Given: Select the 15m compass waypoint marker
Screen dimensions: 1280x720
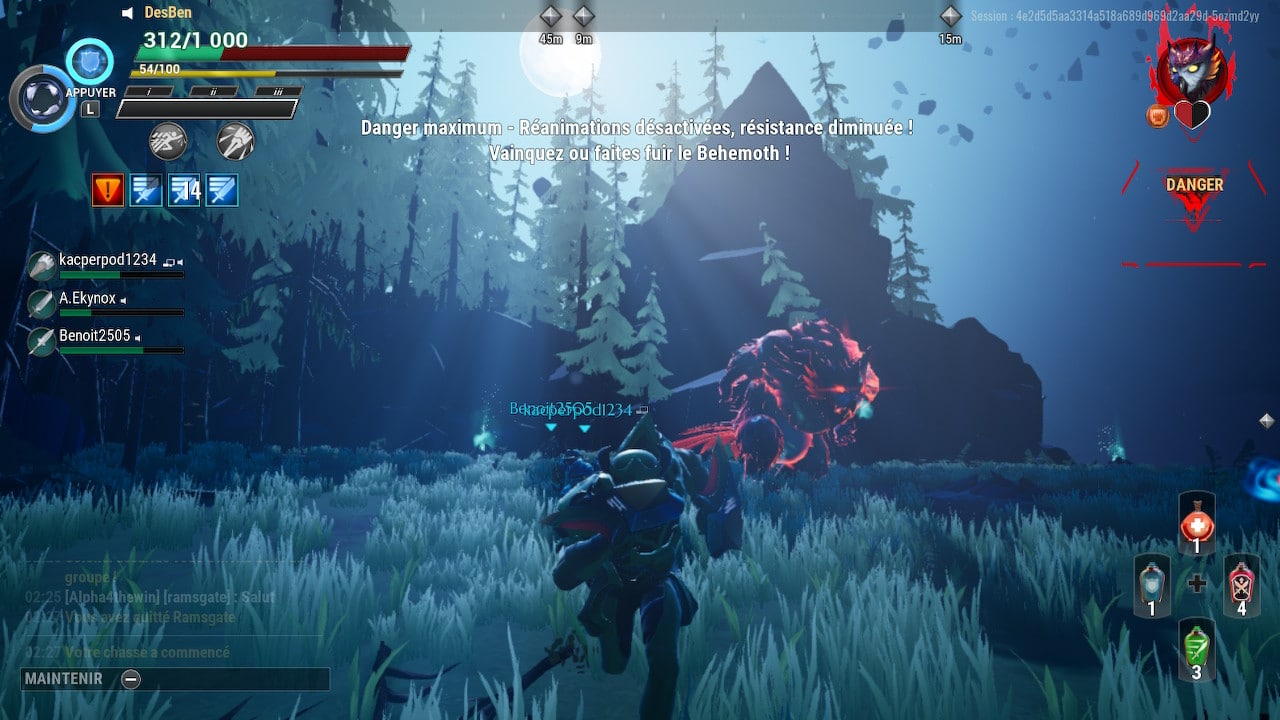Looking at the screenshot, I should point(950,16).
